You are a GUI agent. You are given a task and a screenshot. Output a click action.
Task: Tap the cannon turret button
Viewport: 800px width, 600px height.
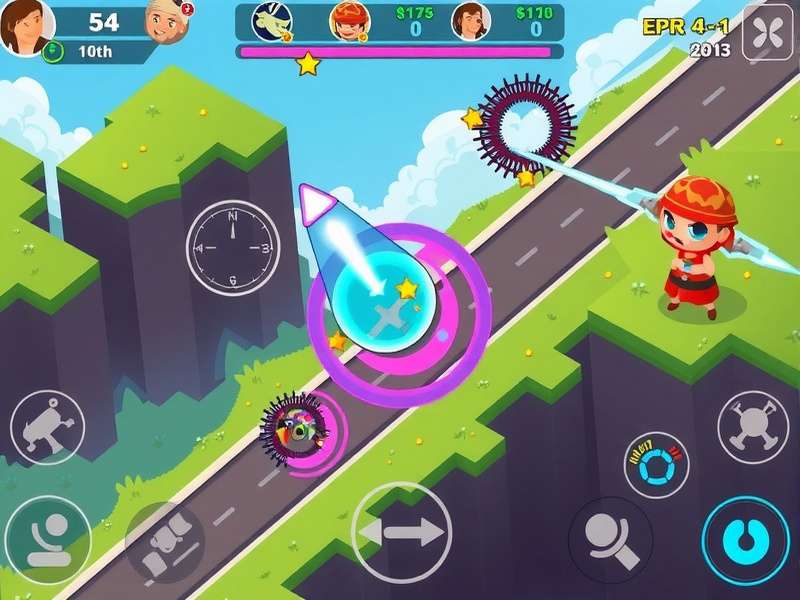pos(47,427)
